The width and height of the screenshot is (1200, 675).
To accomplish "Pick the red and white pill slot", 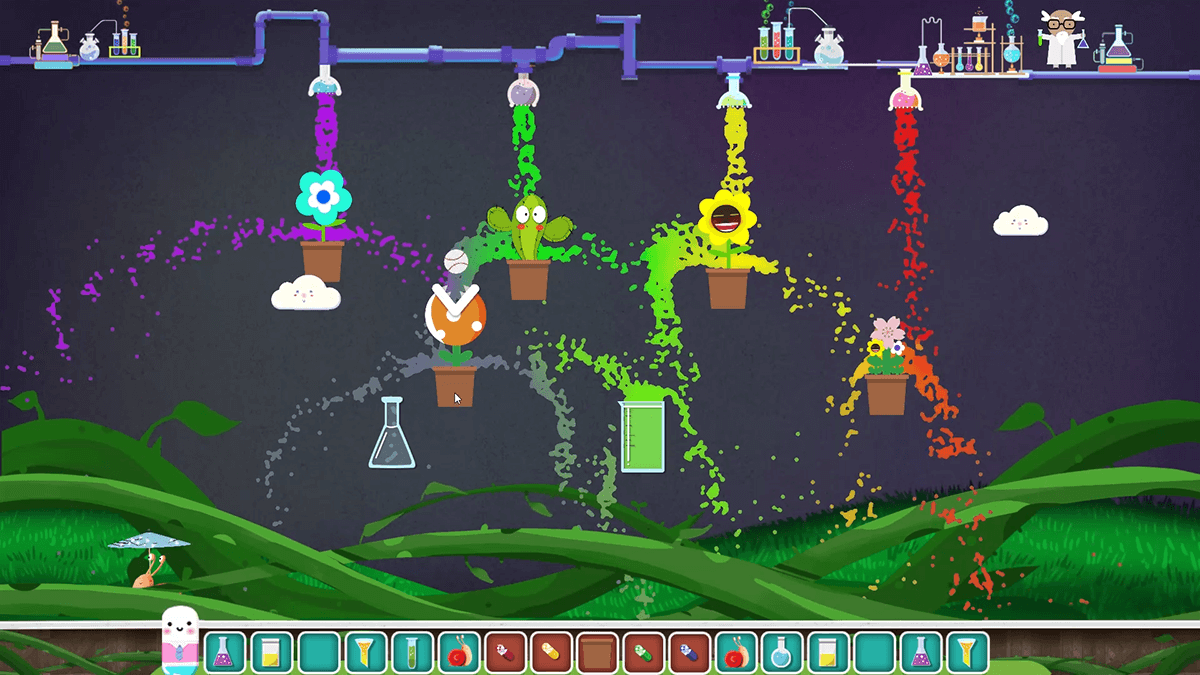I will point(505,652).
